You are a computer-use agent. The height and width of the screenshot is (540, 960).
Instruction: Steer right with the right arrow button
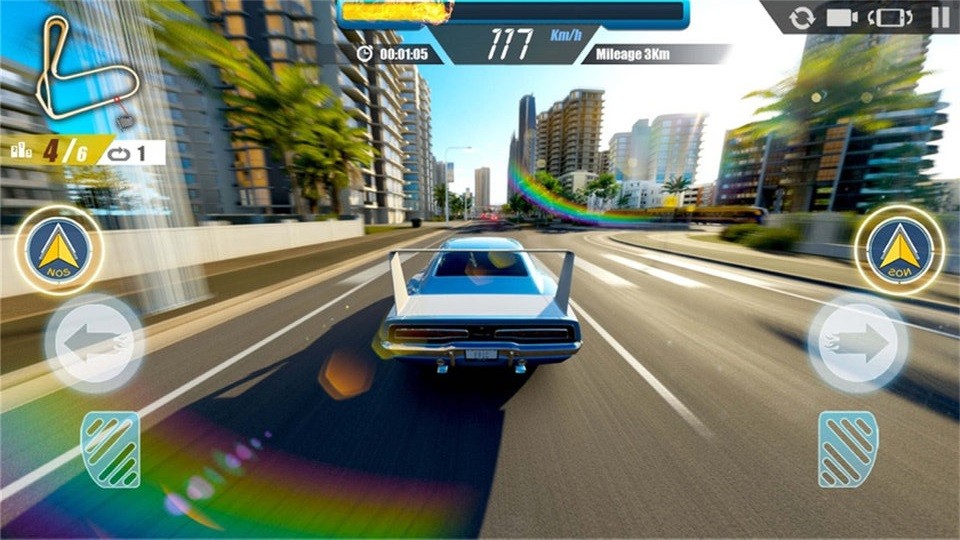point(857,343)
